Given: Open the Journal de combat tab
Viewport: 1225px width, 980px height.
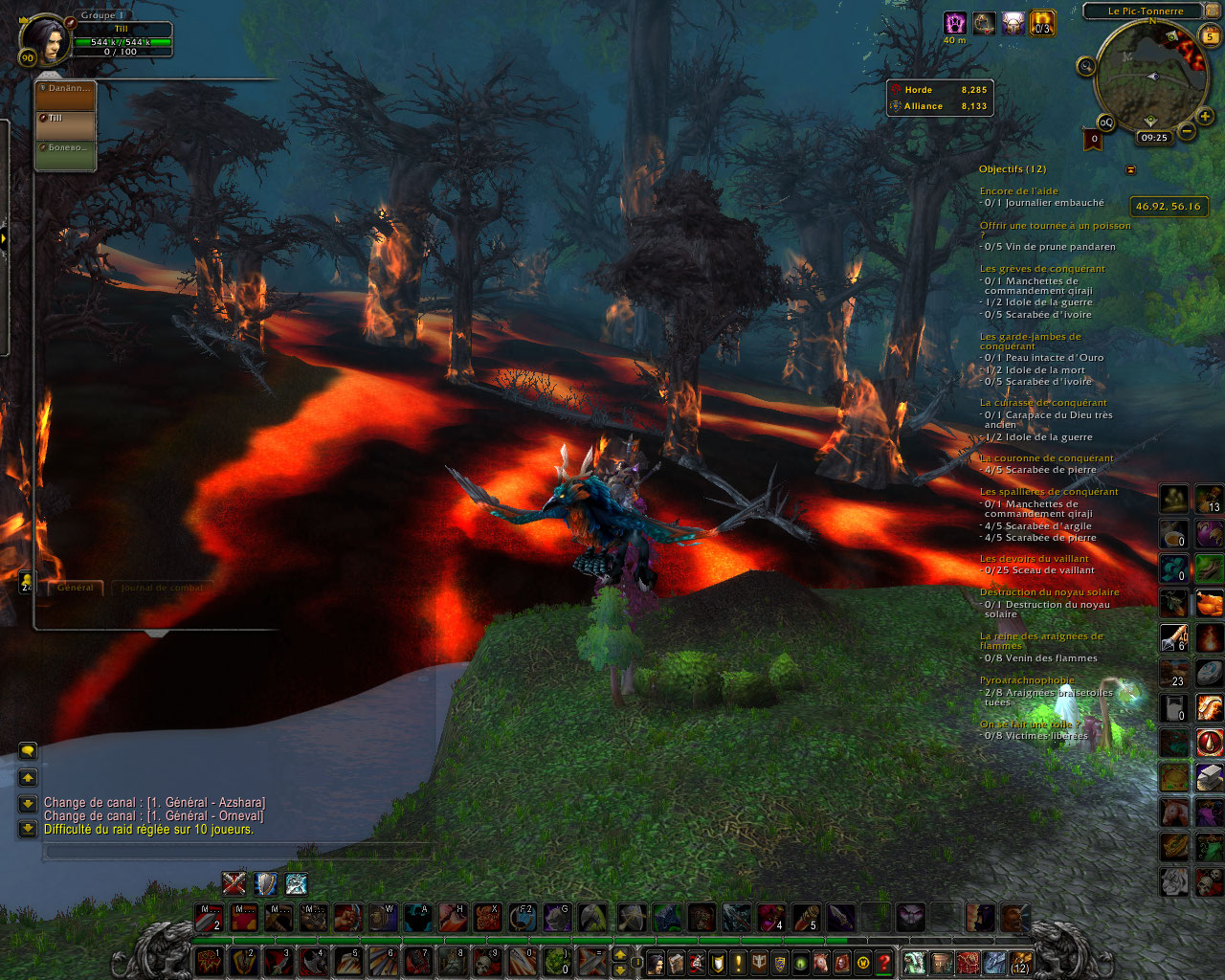Looking at the screenshot, I should [162, 588].
